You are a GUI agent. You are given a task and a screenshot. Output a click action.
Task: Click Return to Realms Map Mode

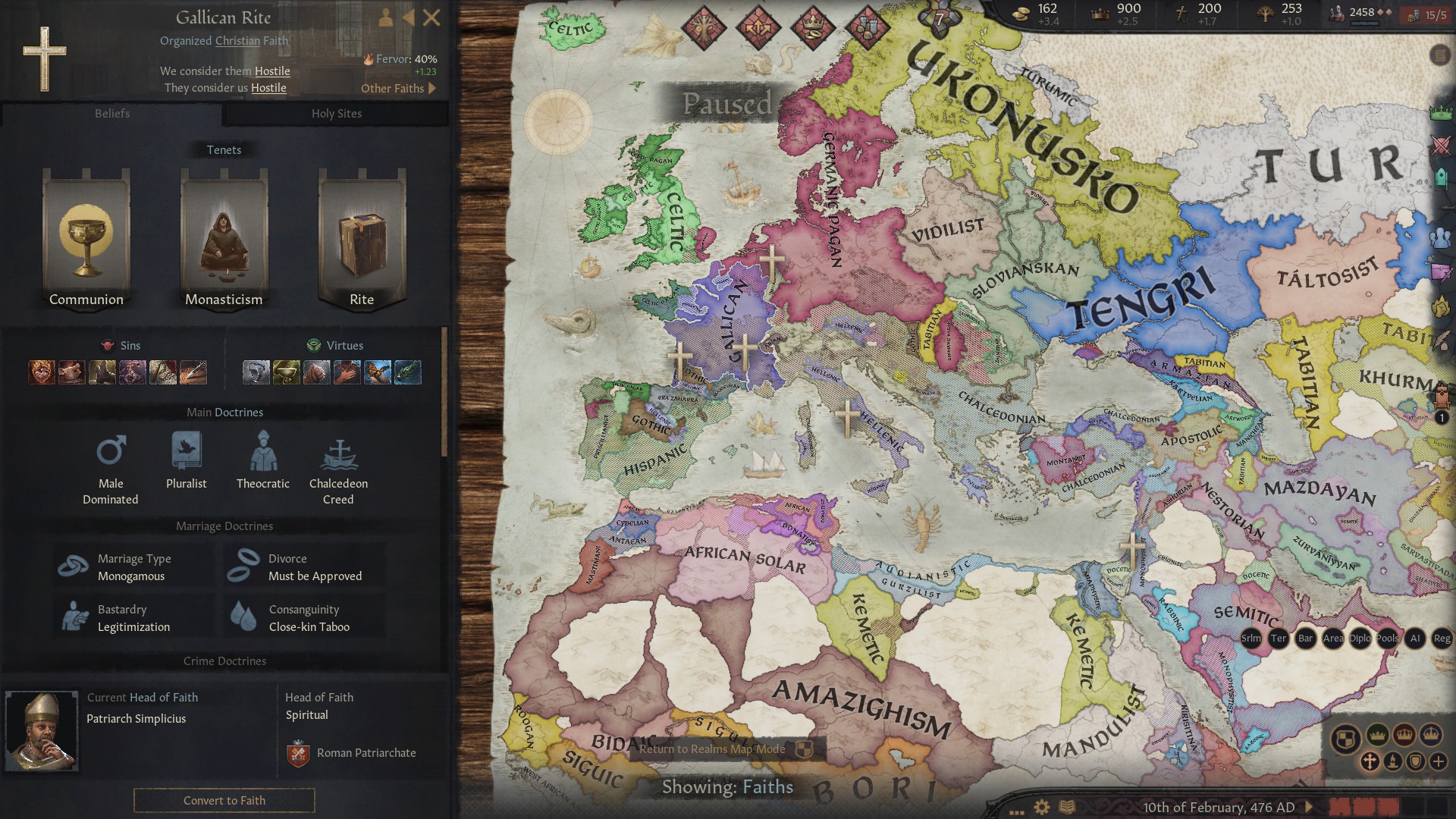[x=714, y=748]
